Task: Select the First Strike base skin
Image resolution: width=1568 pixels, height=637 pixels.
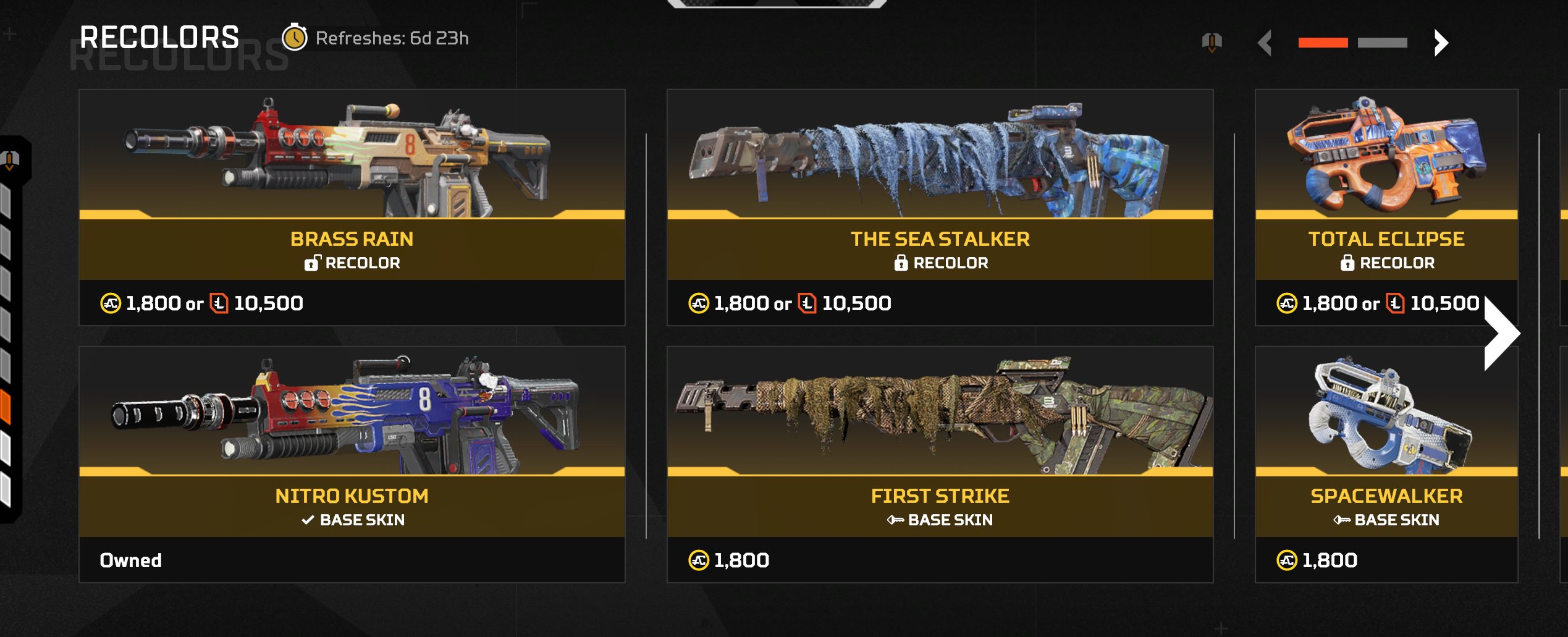Action: (x=940, y=463)
